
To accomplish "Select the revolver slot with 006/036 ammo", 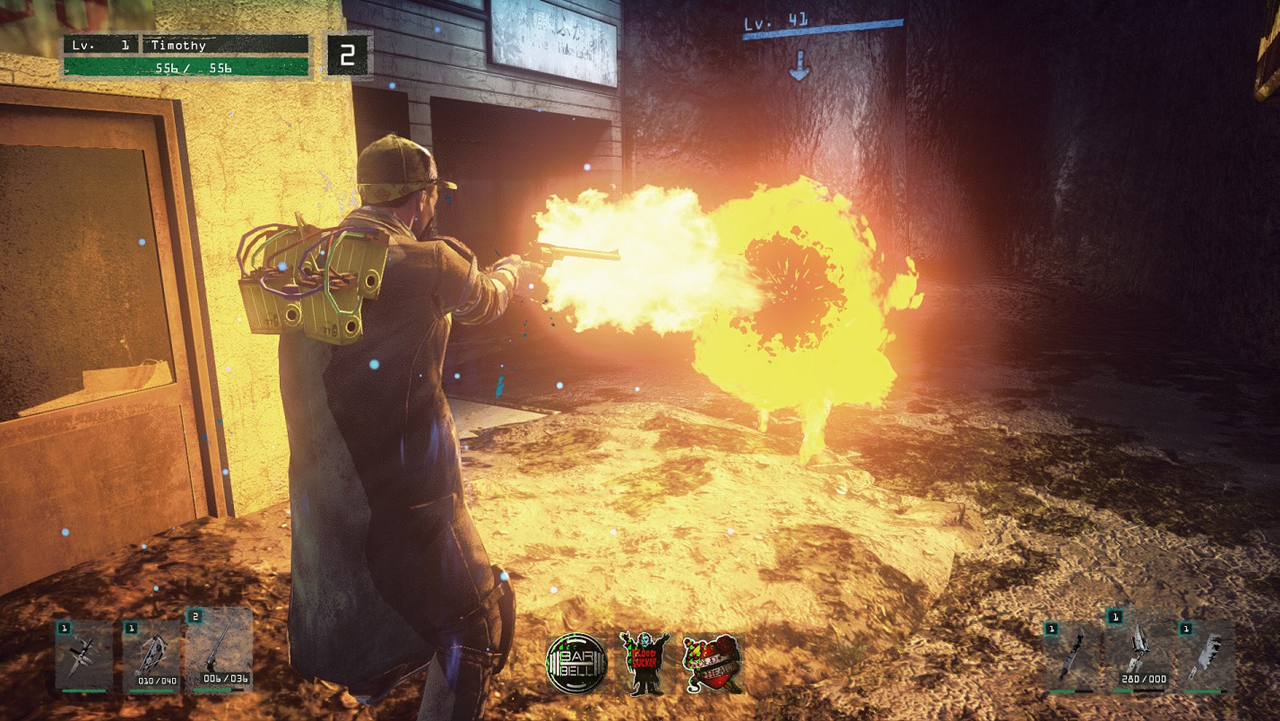I will [218, 651].
